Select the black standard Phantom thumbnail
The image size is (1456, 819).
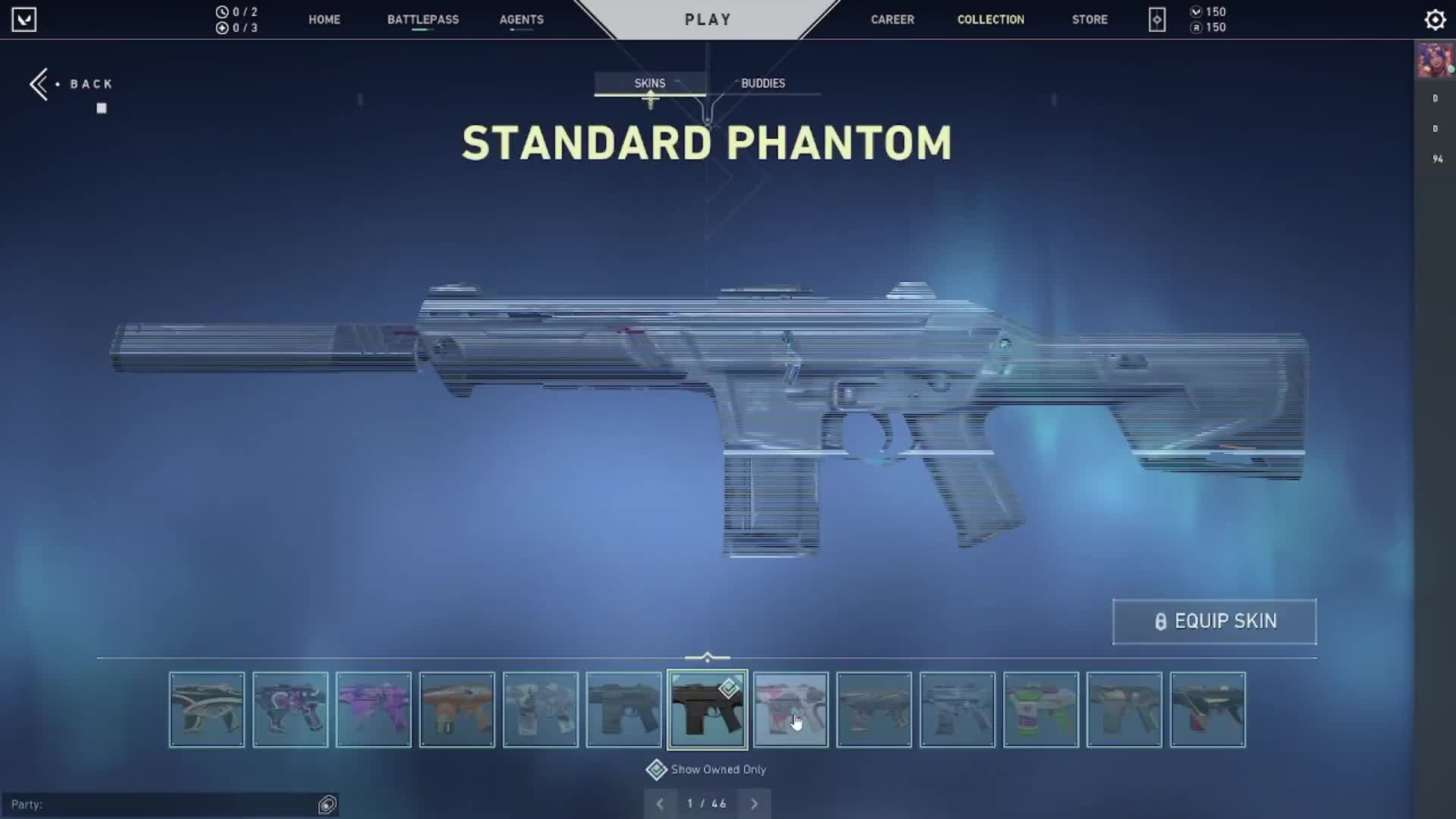click(707, 710)
